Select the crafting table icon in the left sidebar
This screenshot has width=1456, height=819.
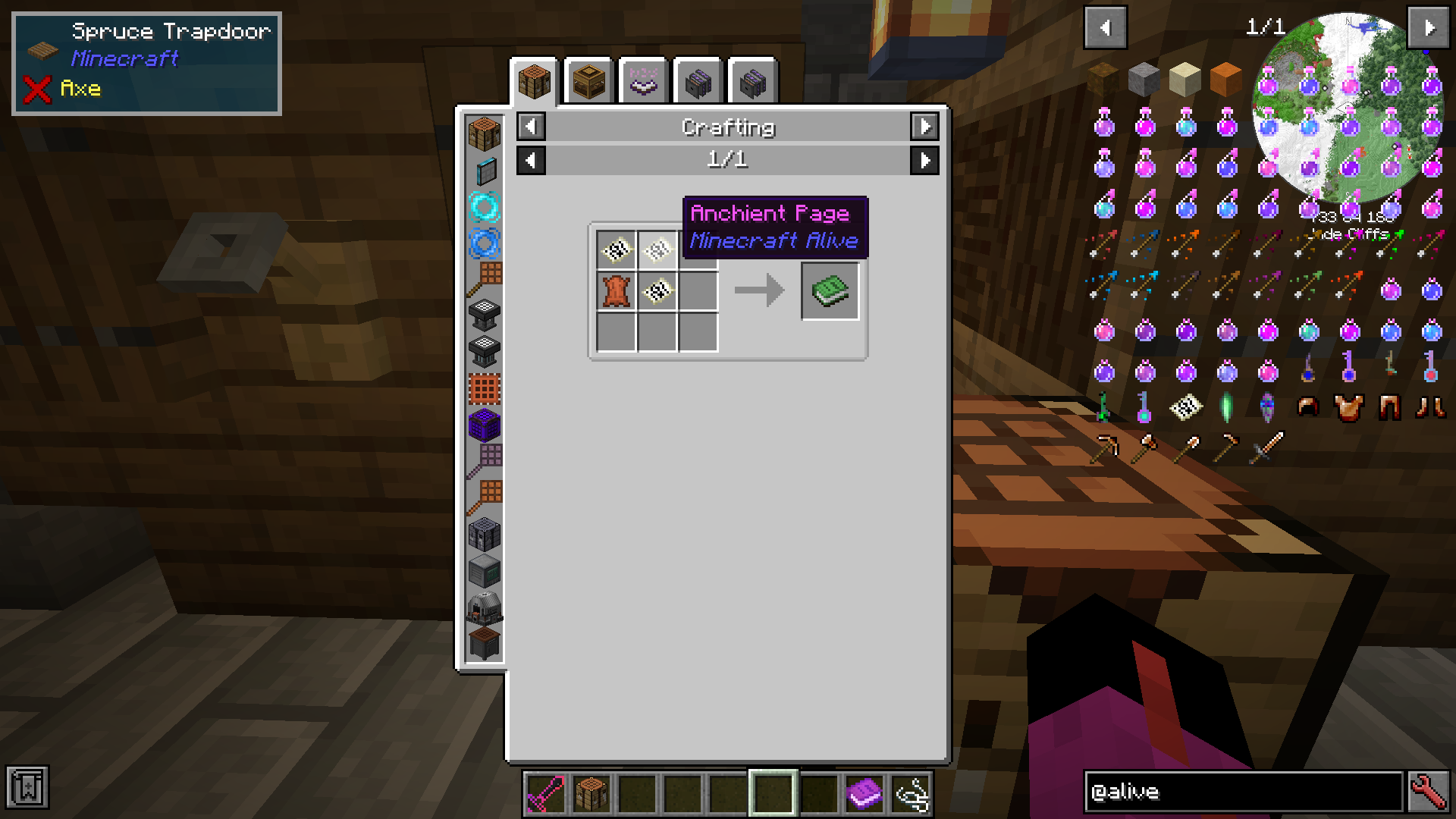point(485,133)
